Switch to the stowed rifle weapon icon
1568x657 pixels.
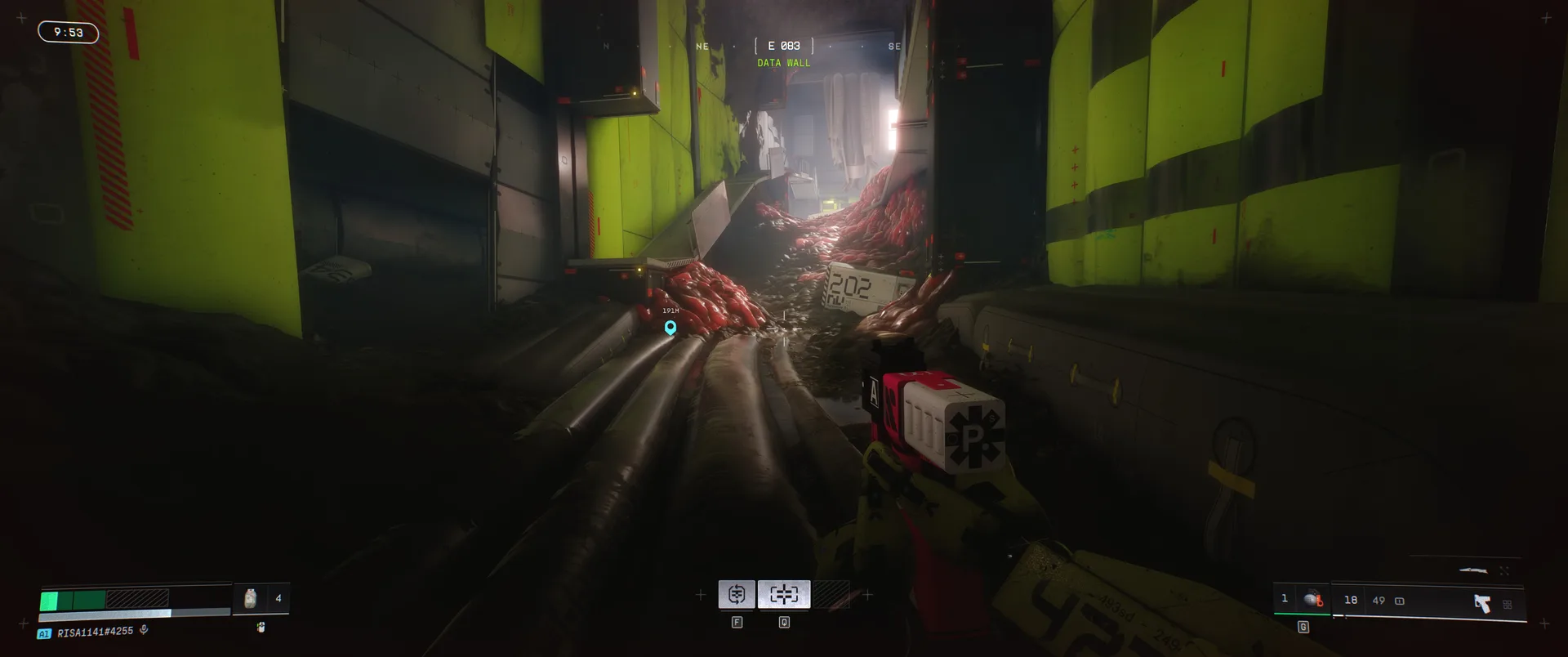(1472, 570)
